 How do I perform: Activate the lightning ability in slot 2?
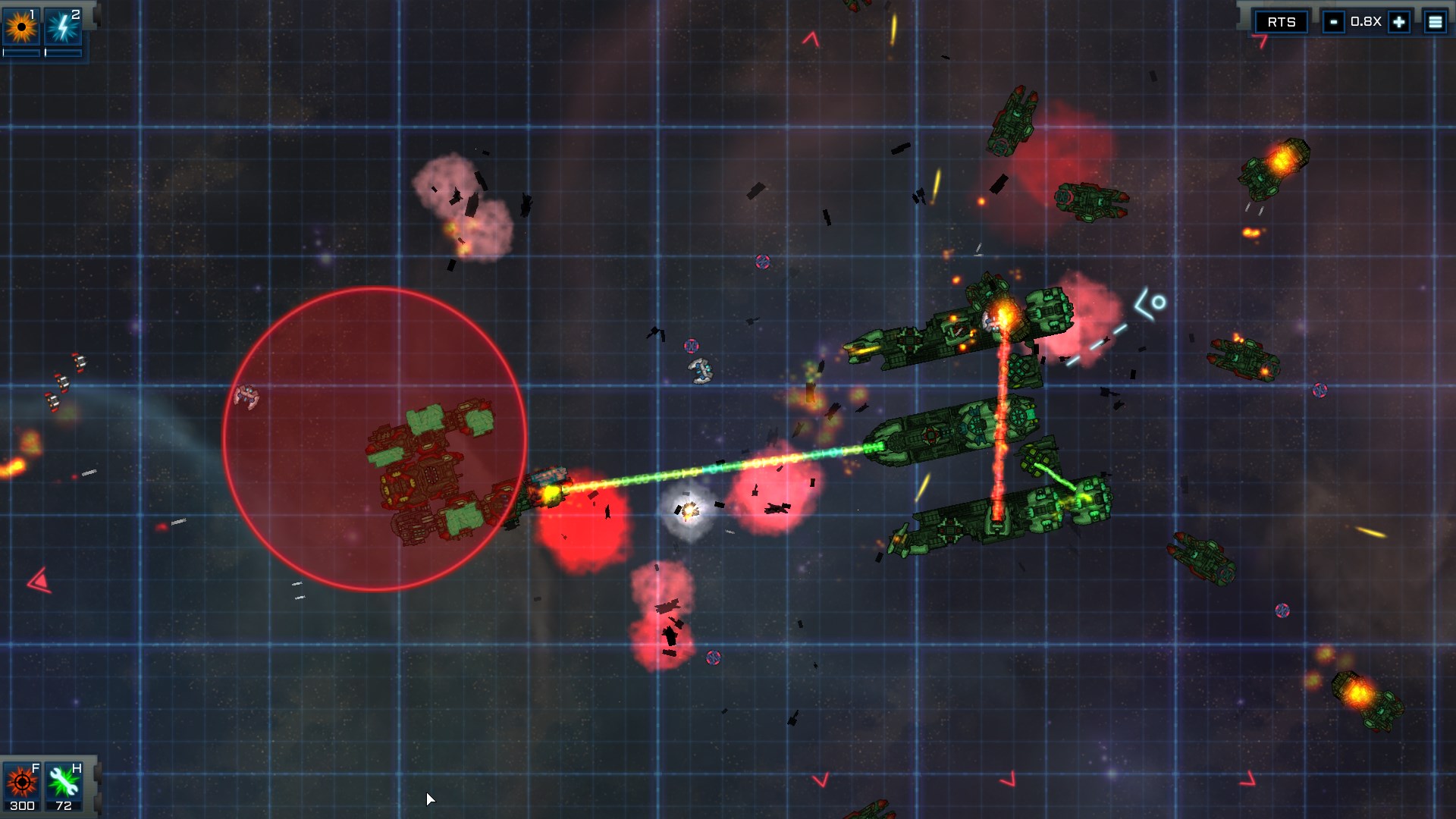(x=64, y=25)
